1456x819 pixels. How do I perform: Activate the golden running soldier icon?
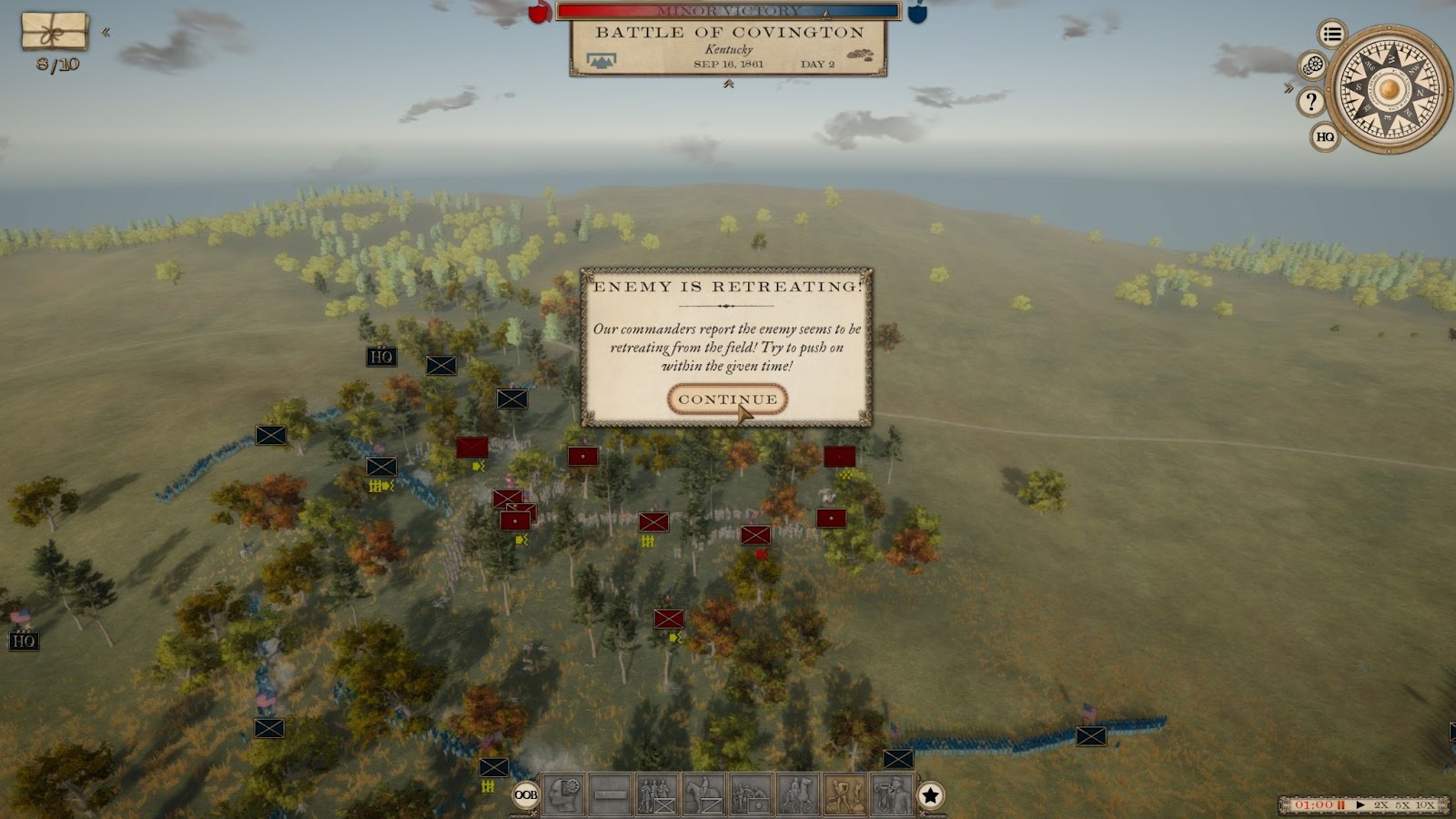[844, 794]
